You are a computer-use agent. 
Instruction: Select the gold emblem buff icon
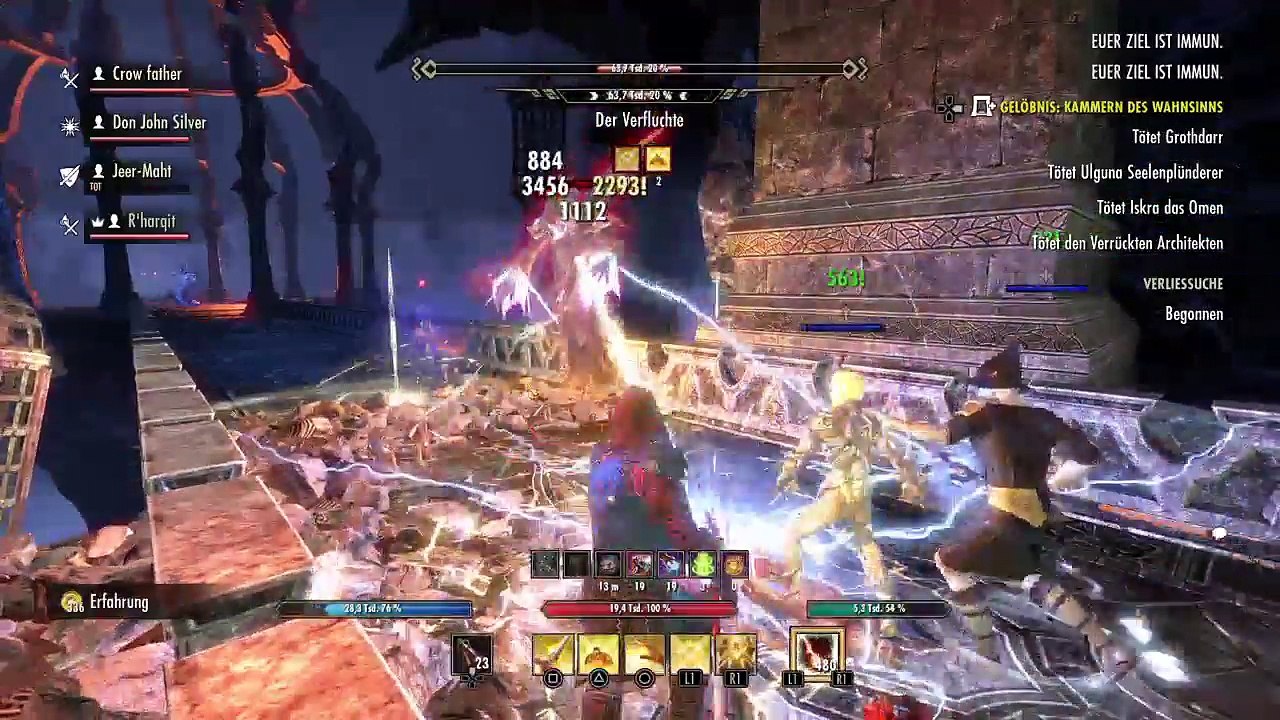point(735,565)
